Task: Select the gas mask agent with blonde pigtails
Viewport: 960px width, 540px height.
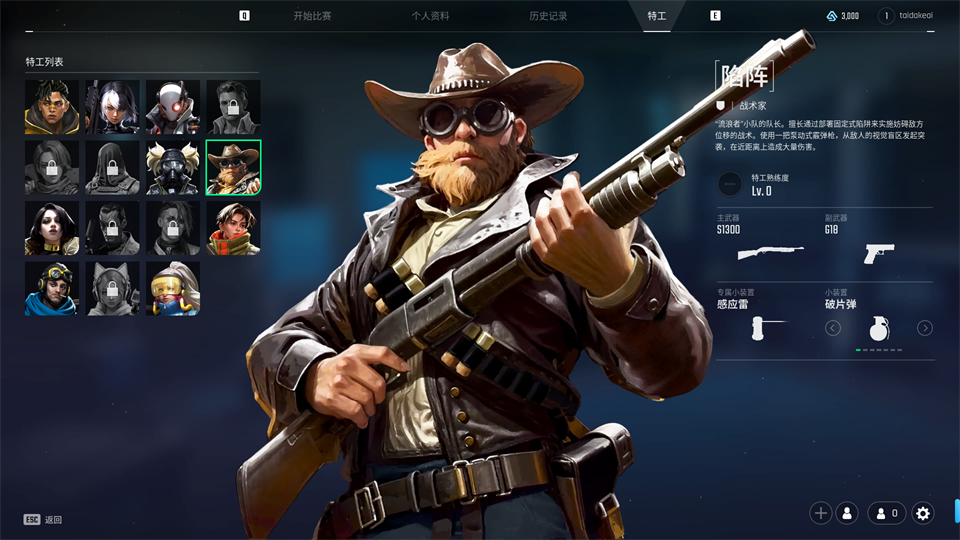Action: pyautogui.click(x=173, y=167)
